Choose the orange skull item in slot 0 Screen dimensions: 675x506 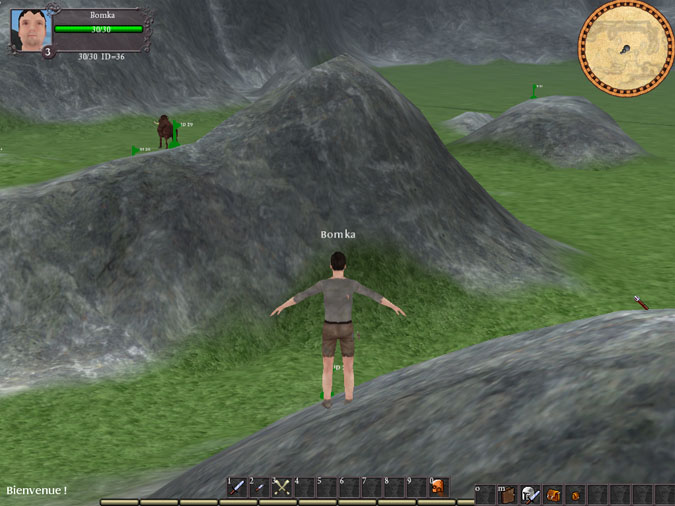click(x=438, y=488)
